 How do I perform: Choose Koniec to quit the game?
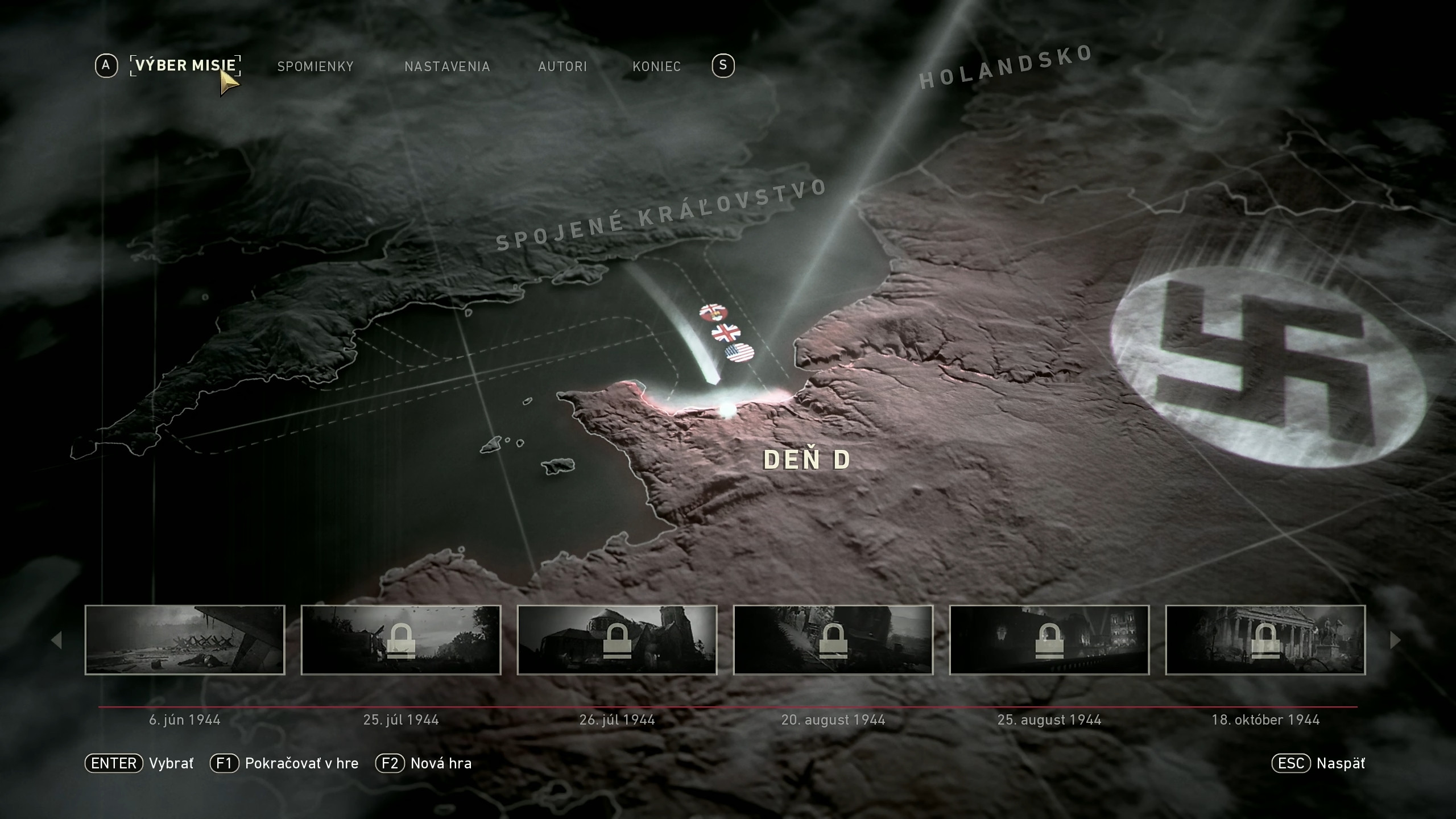656,67
